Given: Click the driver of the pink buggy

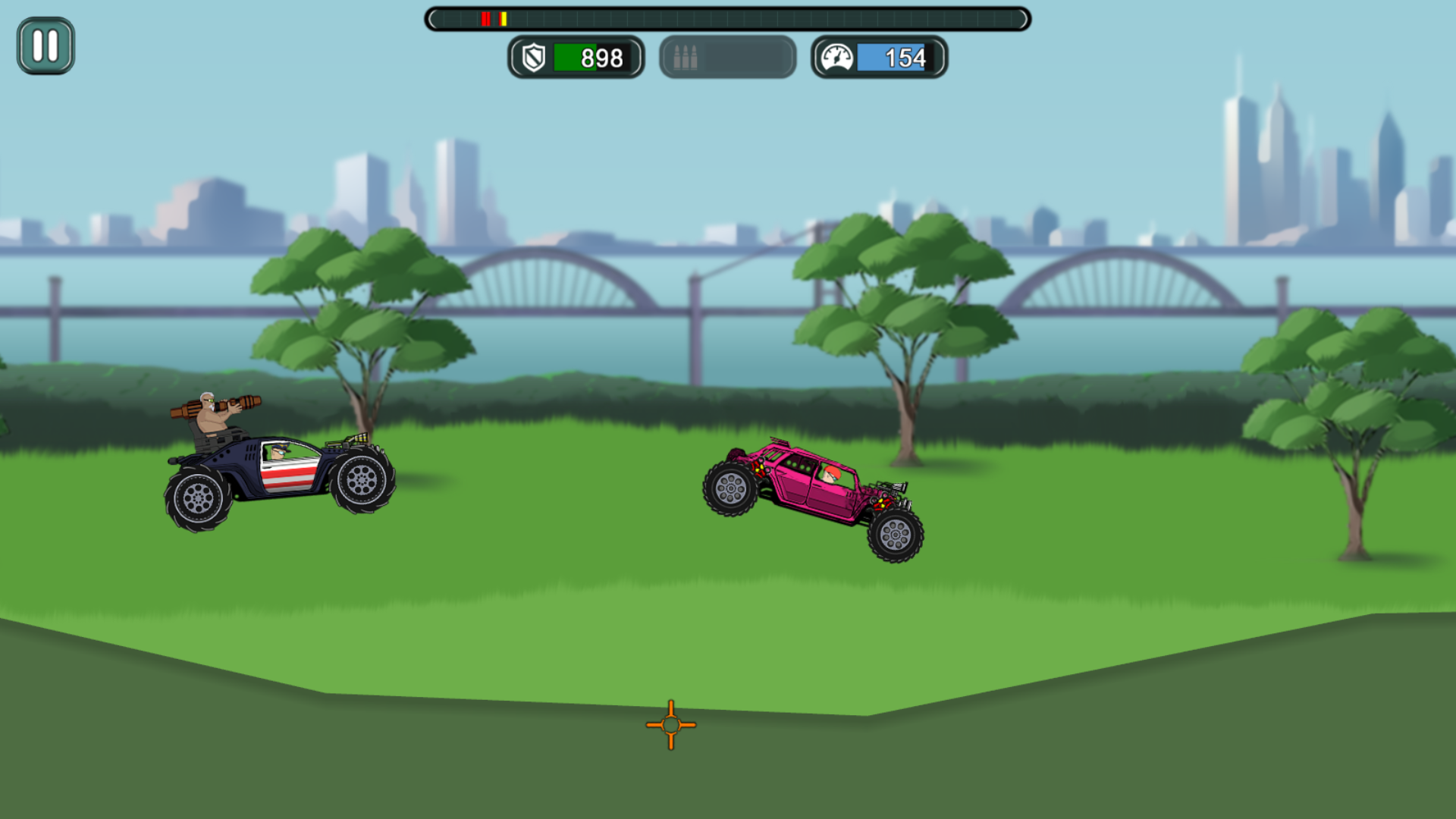Looking at the screenshot, I should pyautogui.click(x=830, y=474).
